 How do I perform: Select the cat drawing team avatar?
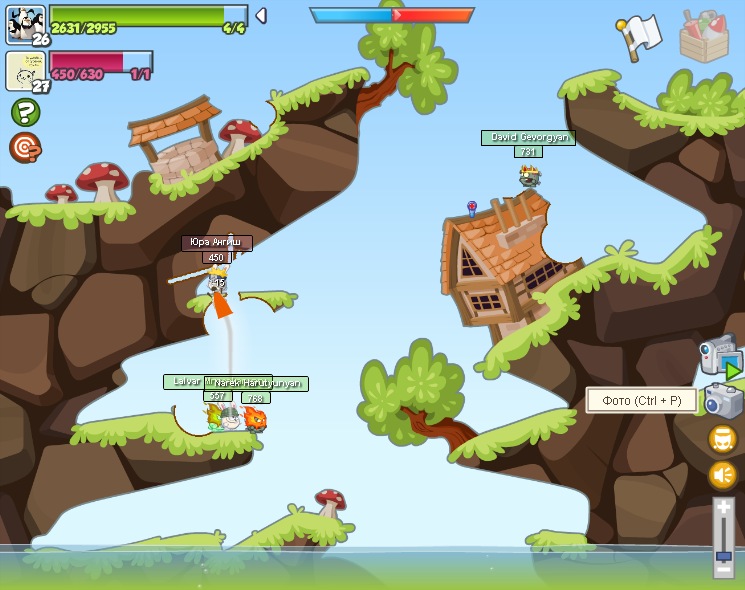[24, 70]
